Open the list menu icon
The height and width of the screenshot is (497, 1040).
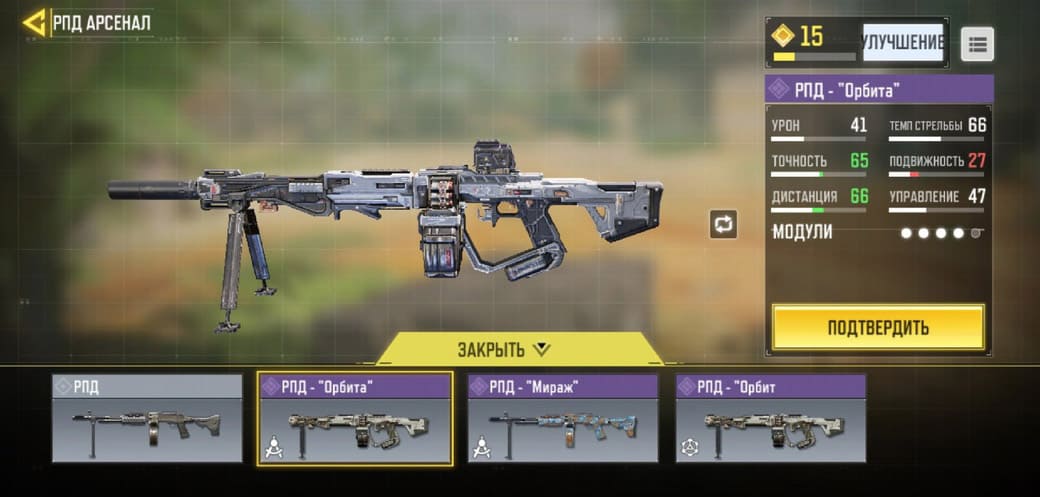[x=977, y=44]
